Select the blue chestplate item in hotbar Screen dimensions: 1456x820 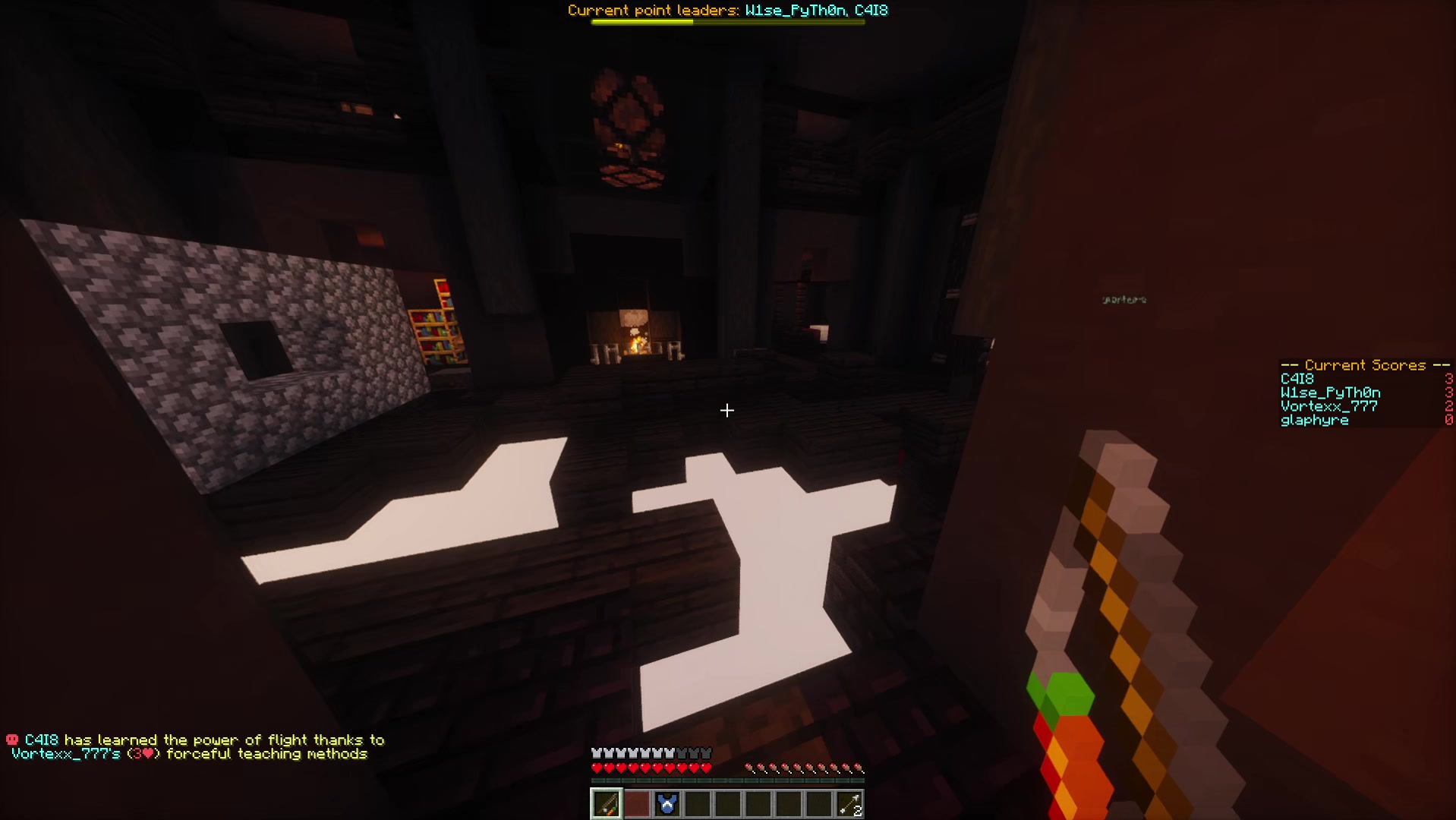pyautogui.click(x=667, y=803)
